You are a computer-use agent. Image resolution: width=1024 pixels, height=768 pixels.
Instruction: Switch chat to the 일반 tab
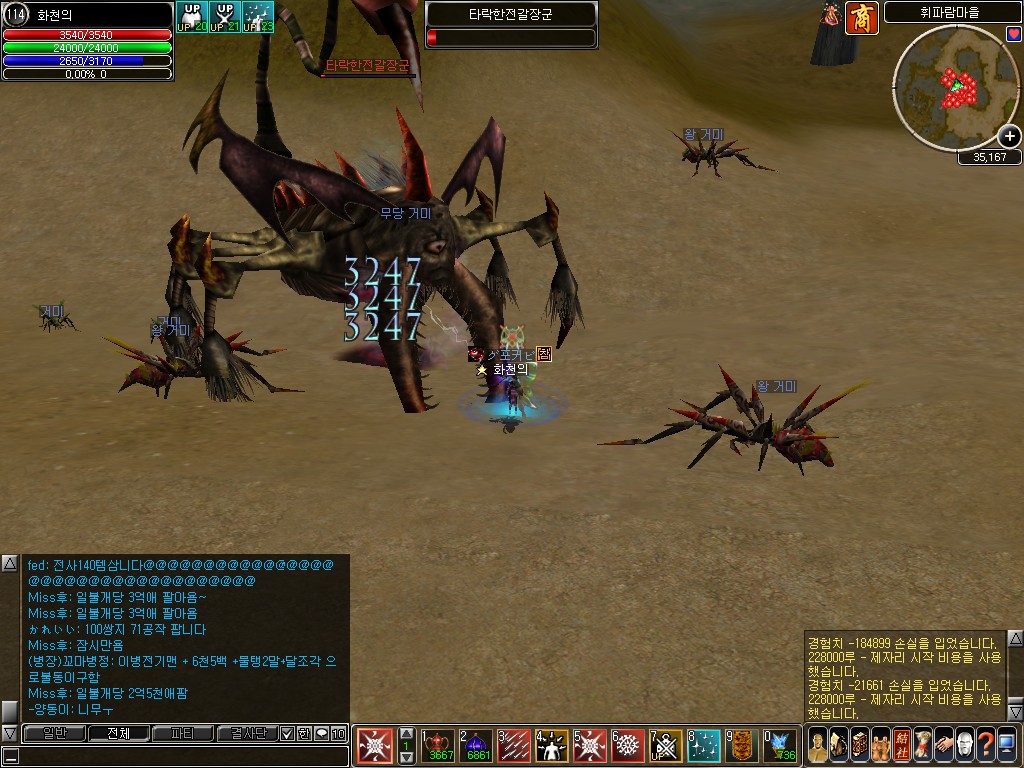52,734
